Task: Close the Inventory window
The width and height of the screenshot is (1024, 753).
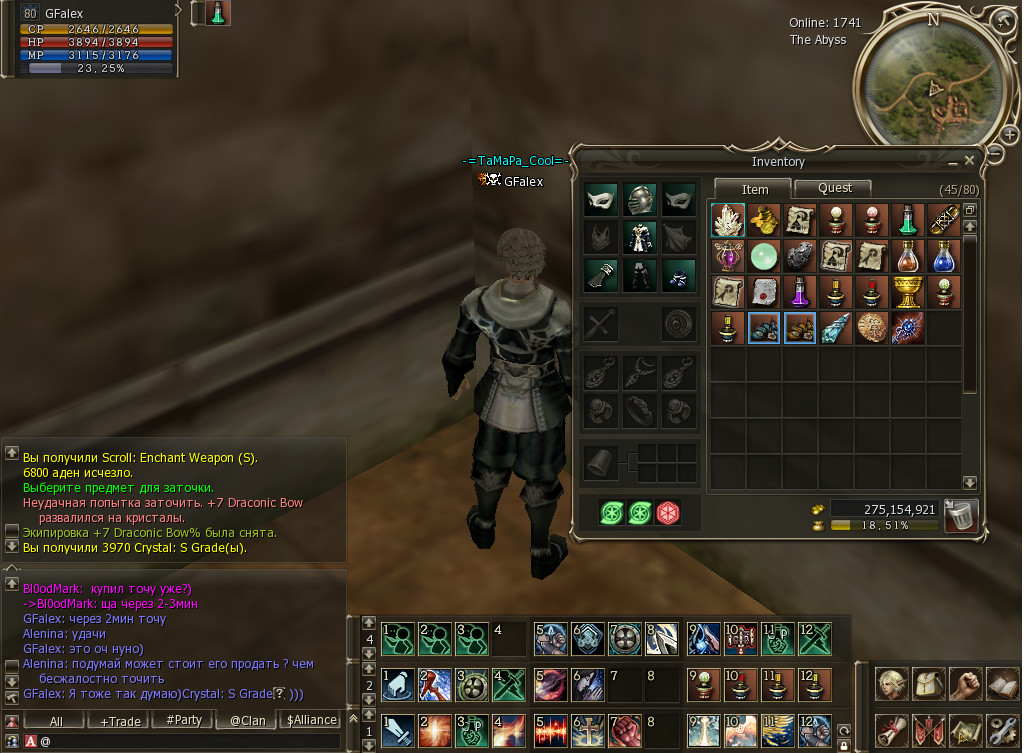Action: coord(968,161)
